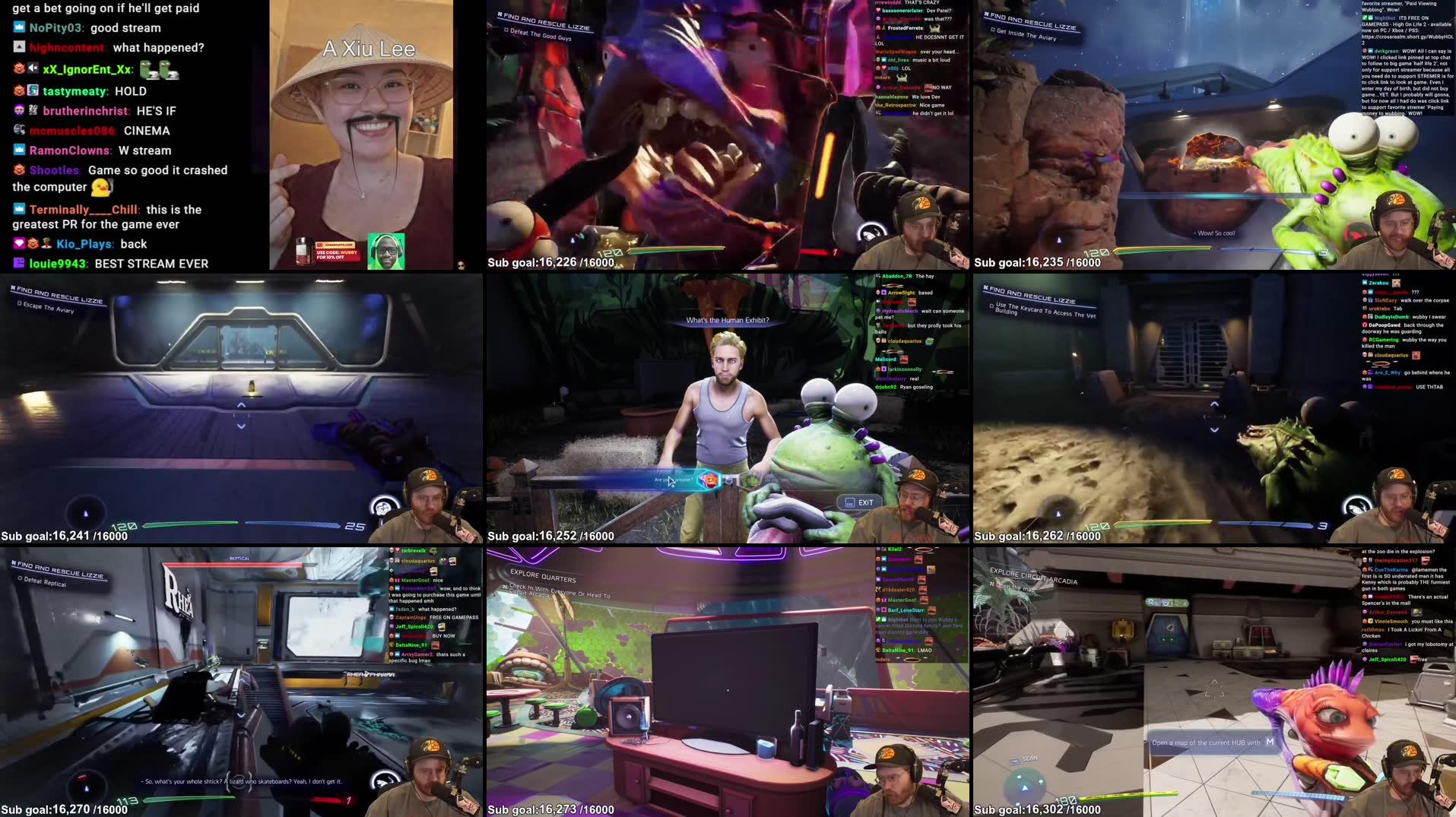This screenshot has width=1456, height=817.
Task: Click the duck emoji in Shootles' chat message
Action: [100, 186]
